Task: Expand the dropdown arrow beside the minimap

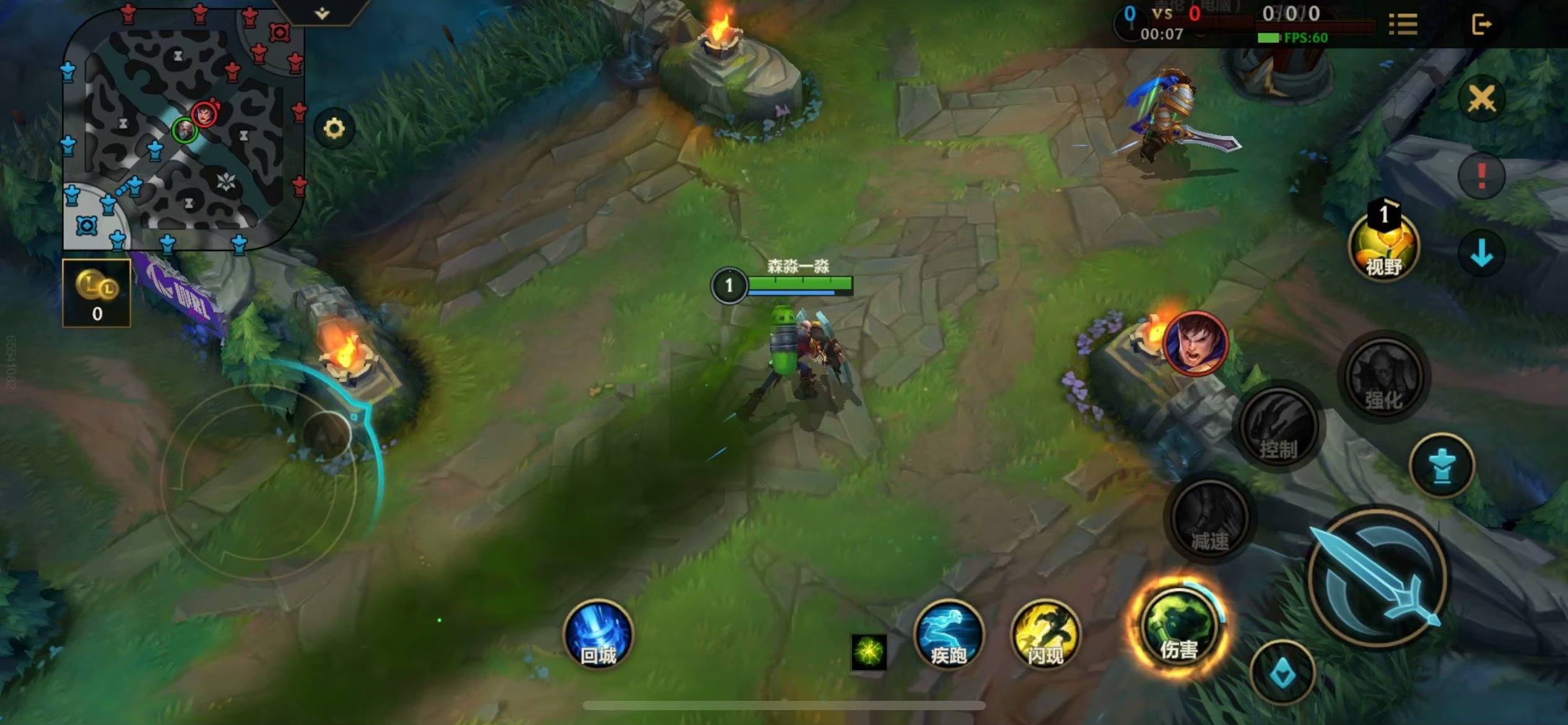Action: tap(322, 13)
